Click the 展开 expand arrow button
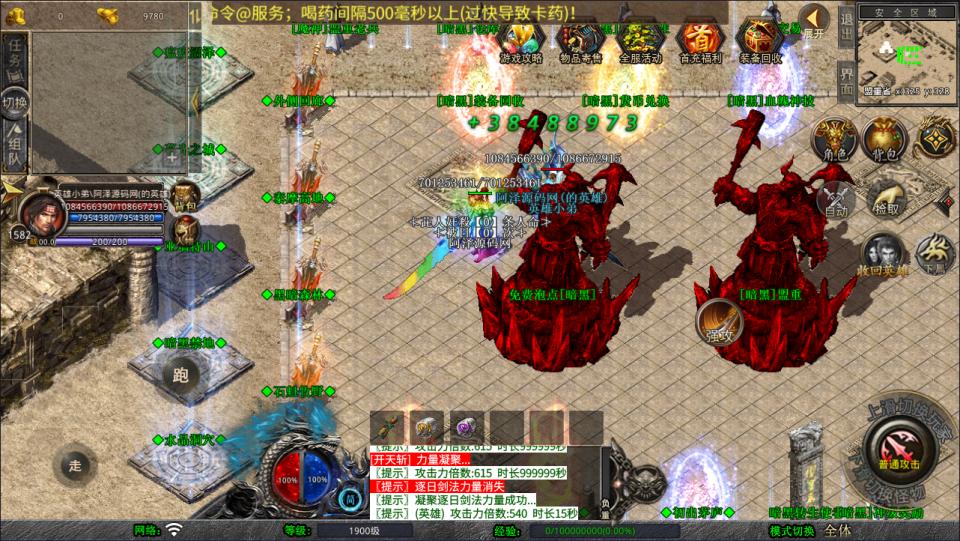The image size is (960, 541). [x=814, y=21]
